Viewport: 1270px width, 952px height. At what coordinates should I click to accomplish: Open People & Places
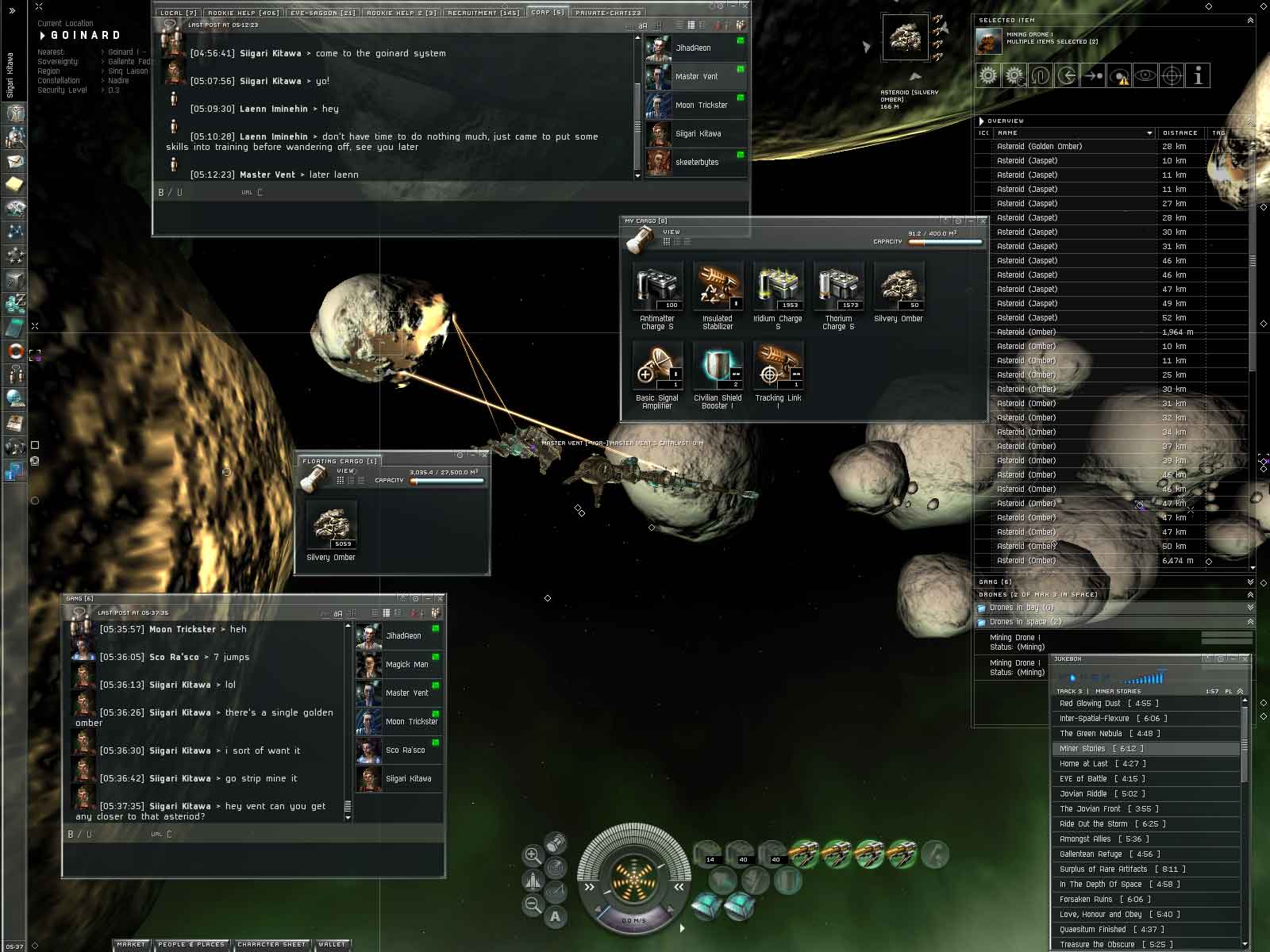(191, 945)
